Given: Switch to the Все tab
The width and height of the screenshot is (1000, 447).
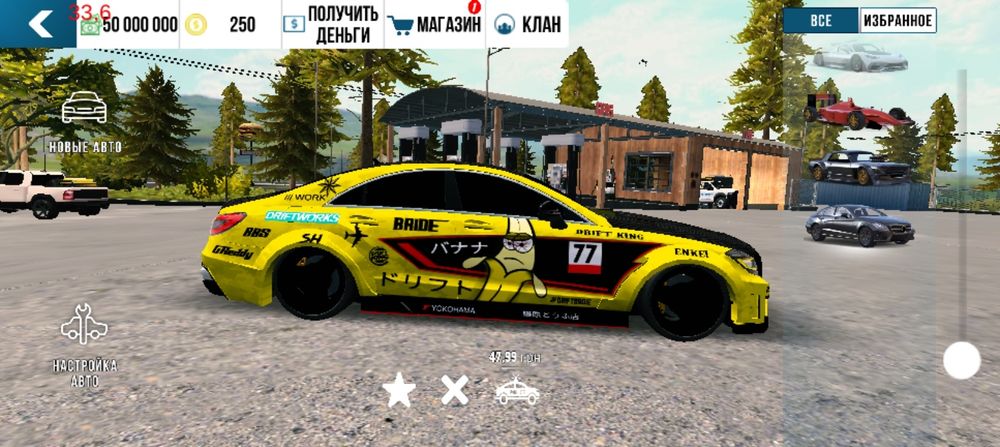Looking at the screenshot, I should (820, 20).
